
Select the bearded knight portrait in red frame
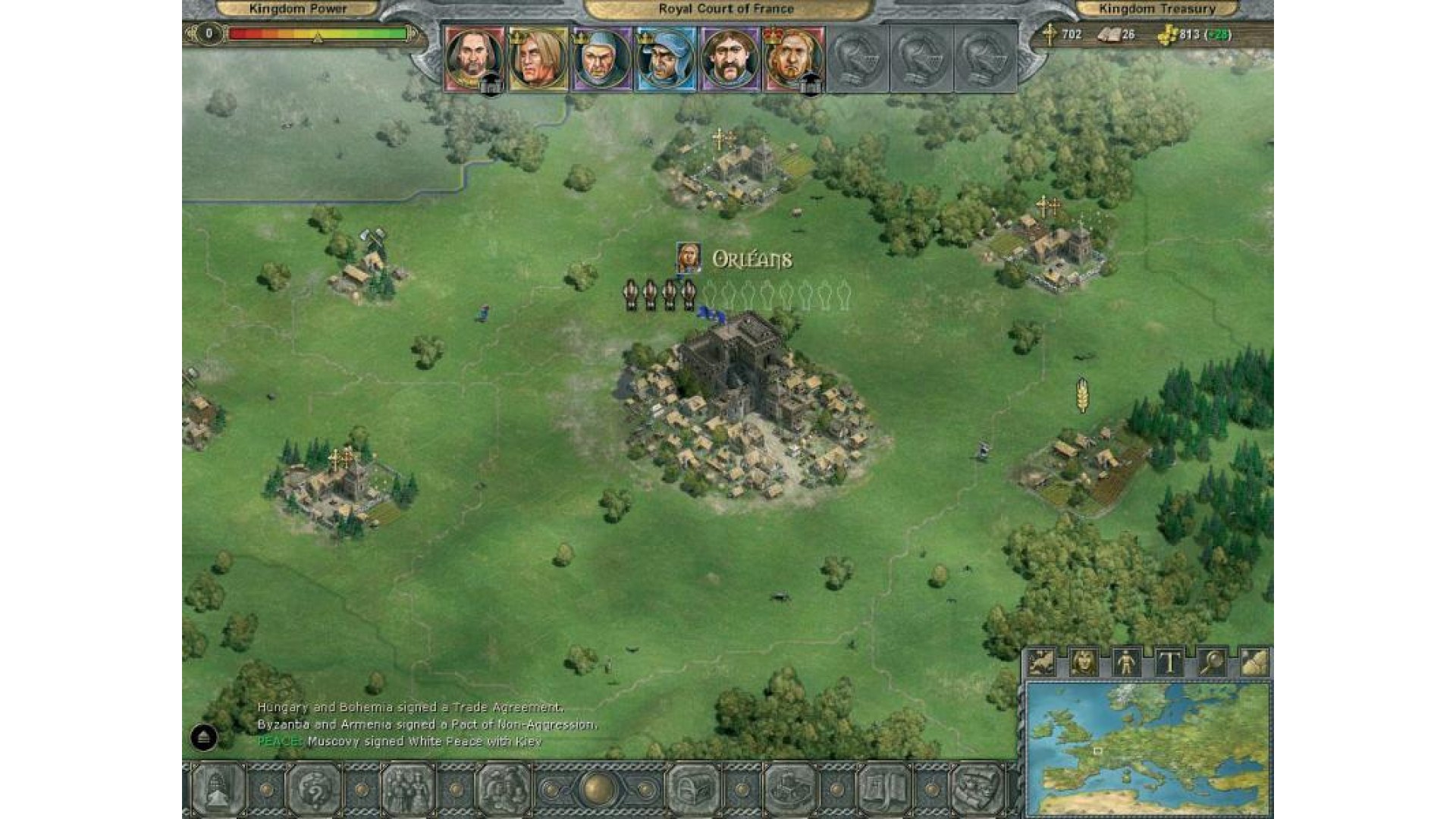coord(474,59)
